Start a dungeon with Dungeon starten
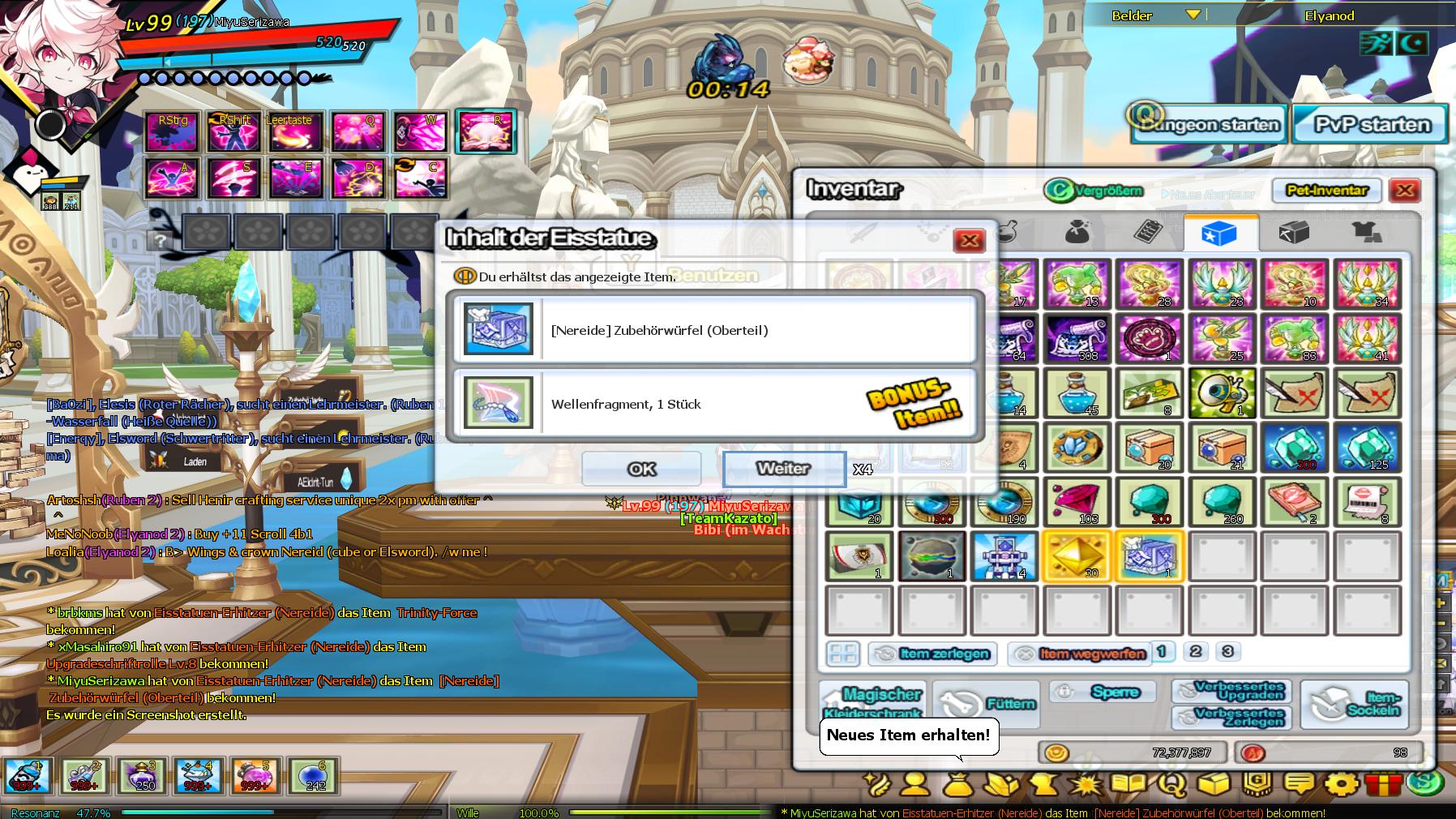 pyautogui.click(x=1209, y=125)
